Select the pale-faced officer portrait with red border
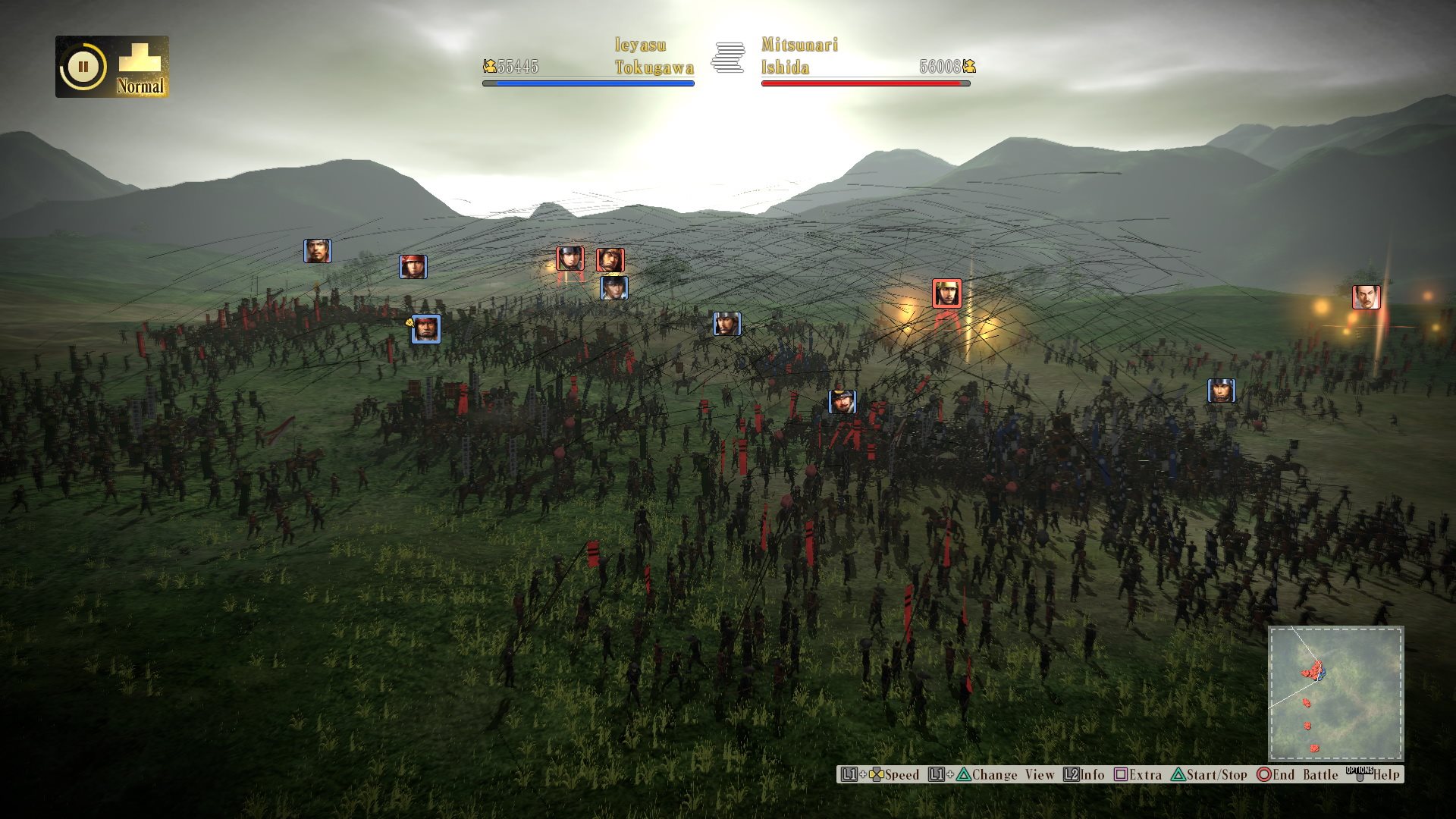 pyautogui.click(x=1366, y=297)
